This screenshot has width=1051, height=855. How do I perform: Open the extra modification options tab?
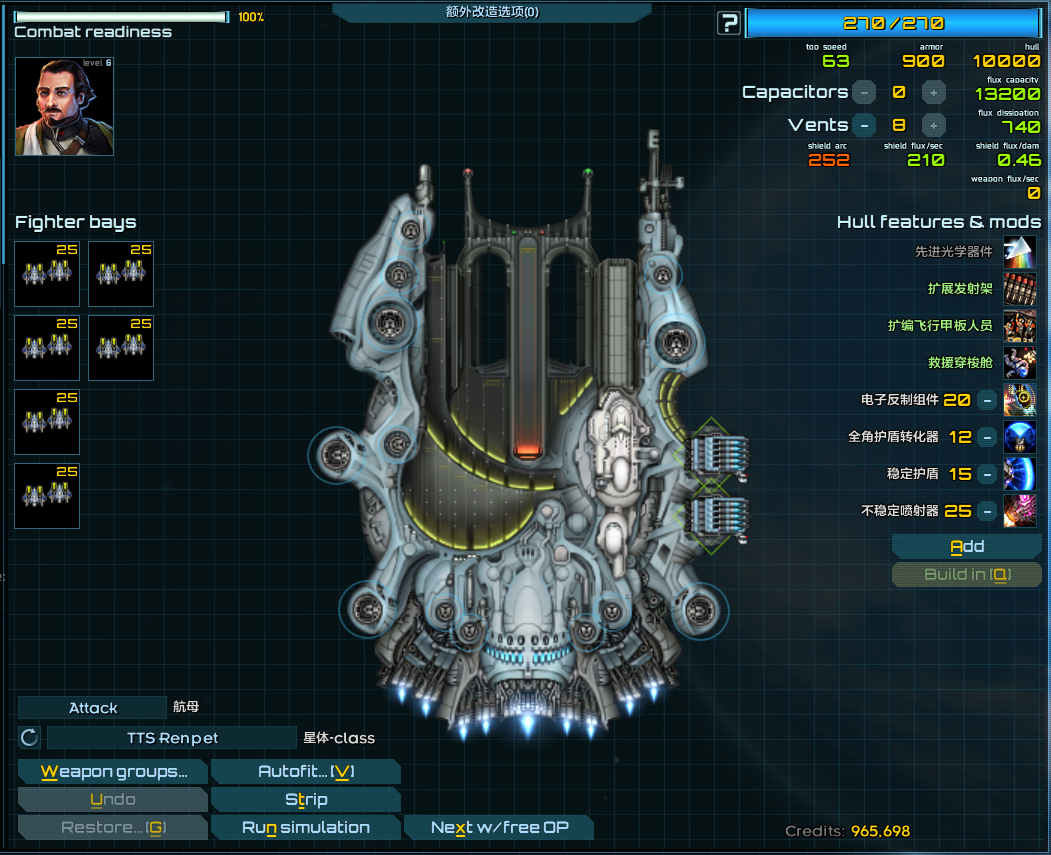491,12
